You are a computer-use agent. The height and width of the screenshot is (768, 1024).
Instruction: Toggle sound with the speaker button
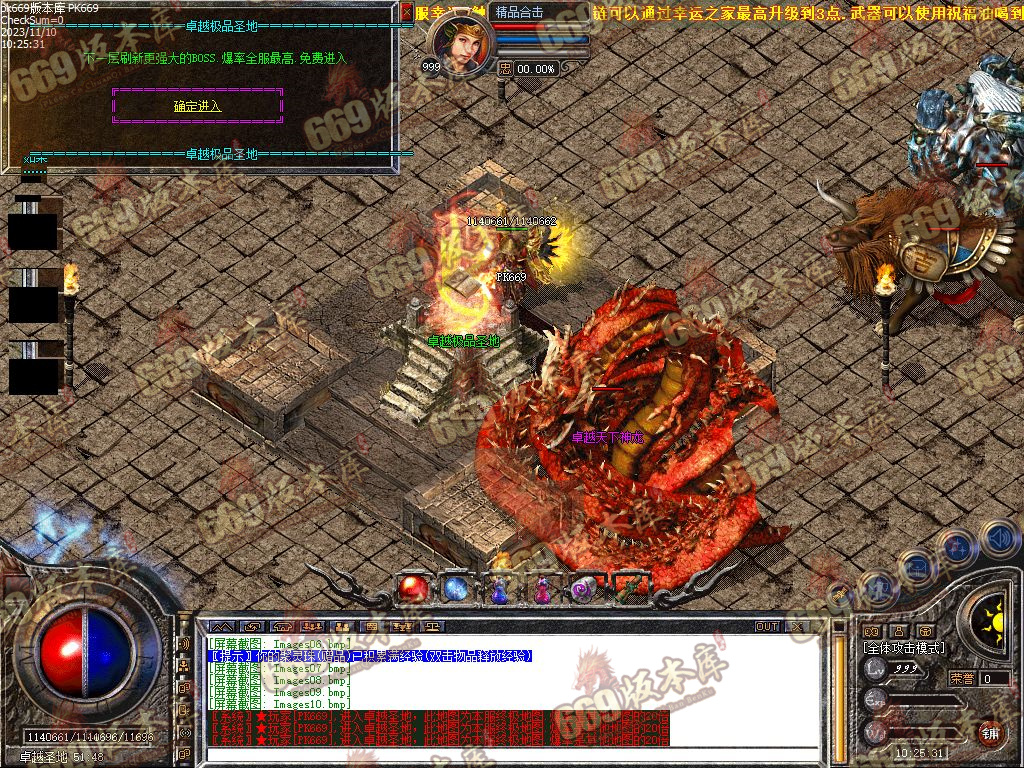pyautogui.click(x=999, y=538)
